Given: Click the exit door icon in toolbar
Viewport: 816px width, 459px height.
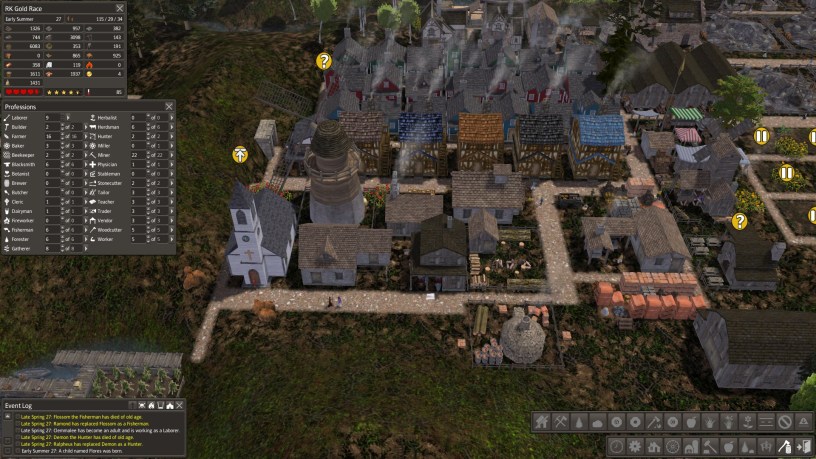Looking at the screenshot, I should click(801, 446).
